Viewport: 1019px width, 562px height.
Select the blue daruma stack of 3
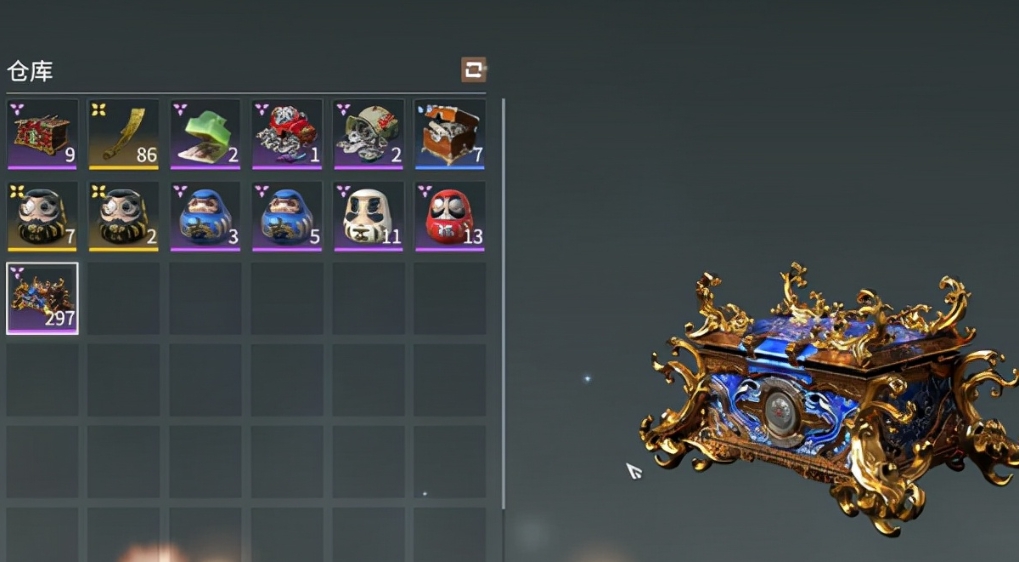[x=205, y=215]
